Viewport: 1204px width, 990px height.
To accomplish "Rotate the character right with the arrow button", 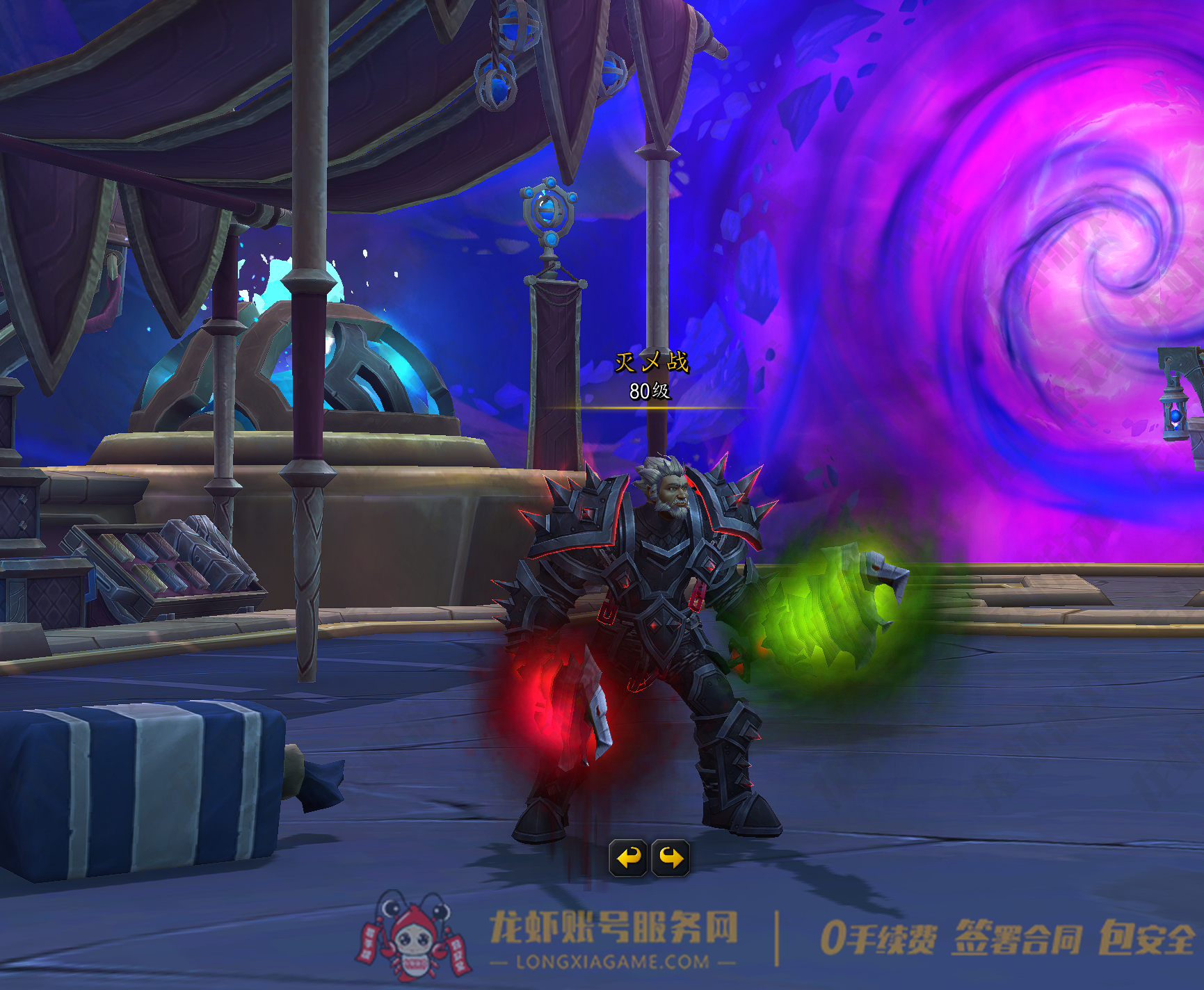I will (671, 858).
